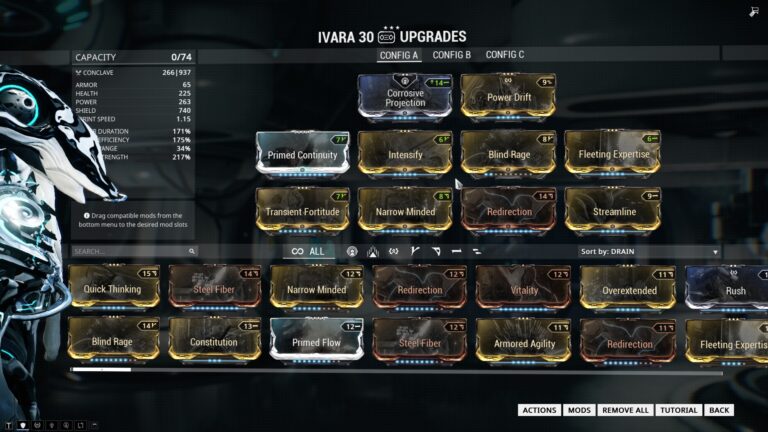Open the Actions menu

(539, 410)
